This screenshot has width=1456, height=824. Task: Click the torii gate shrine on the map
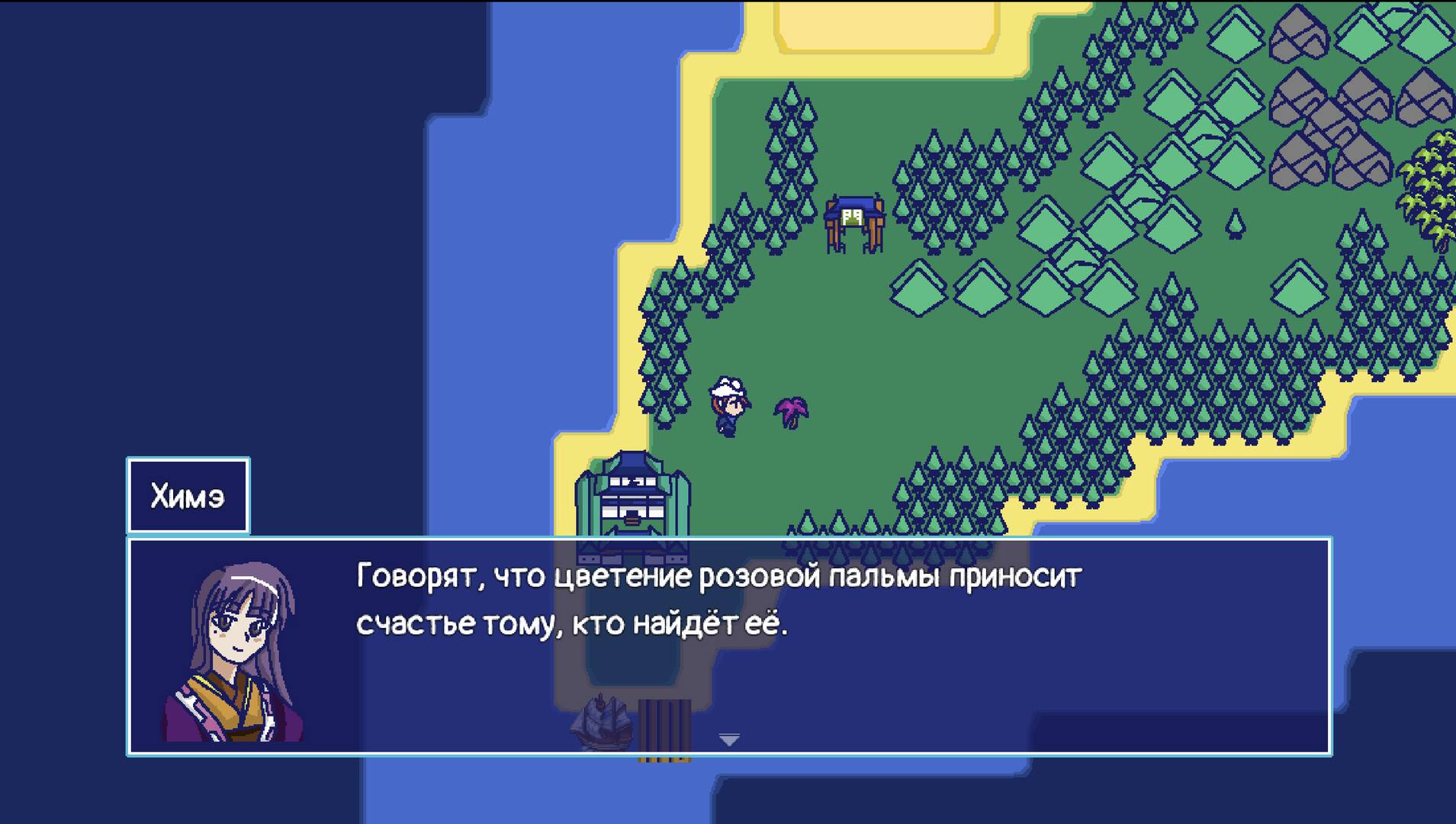click(854, 217)
